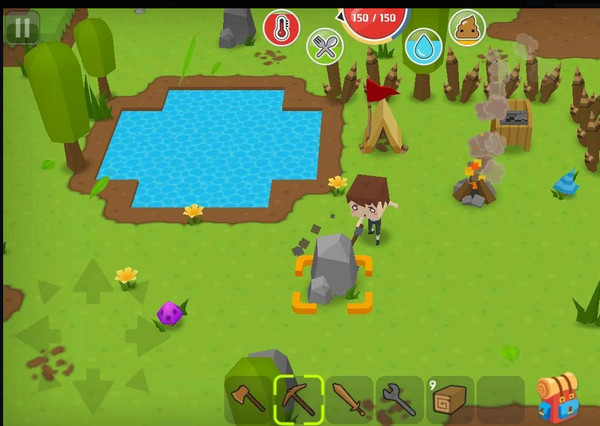This screenshot has width=600, height=426.
Task: Tap the thermometer temperature icon
Action: 281,28
